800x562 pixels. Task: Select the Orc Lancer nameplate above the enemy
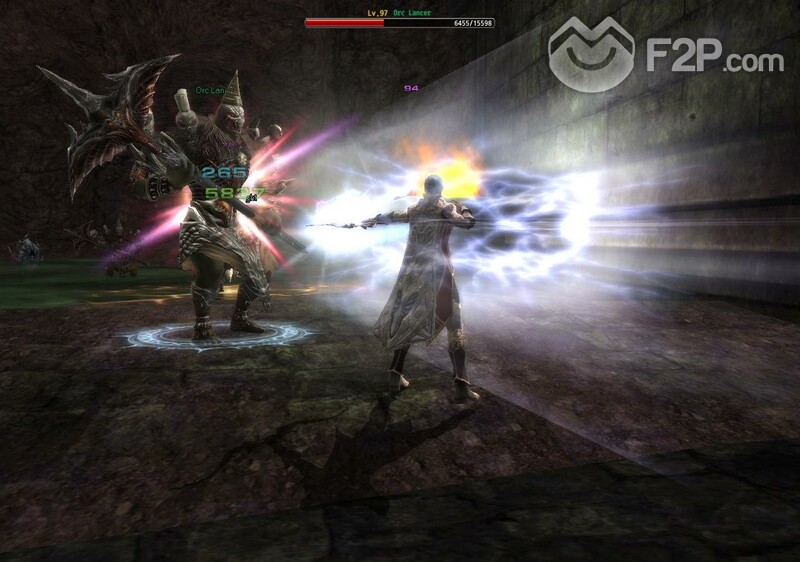coord(211,89)
